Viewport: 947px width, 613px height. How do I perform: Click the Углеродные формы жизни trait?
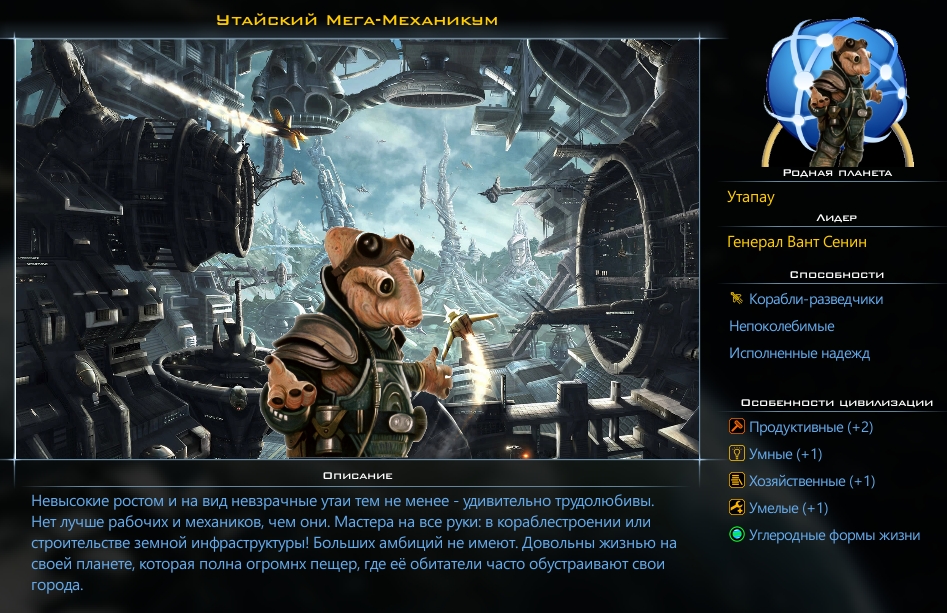pyautogui.click(x=834, y=535)
